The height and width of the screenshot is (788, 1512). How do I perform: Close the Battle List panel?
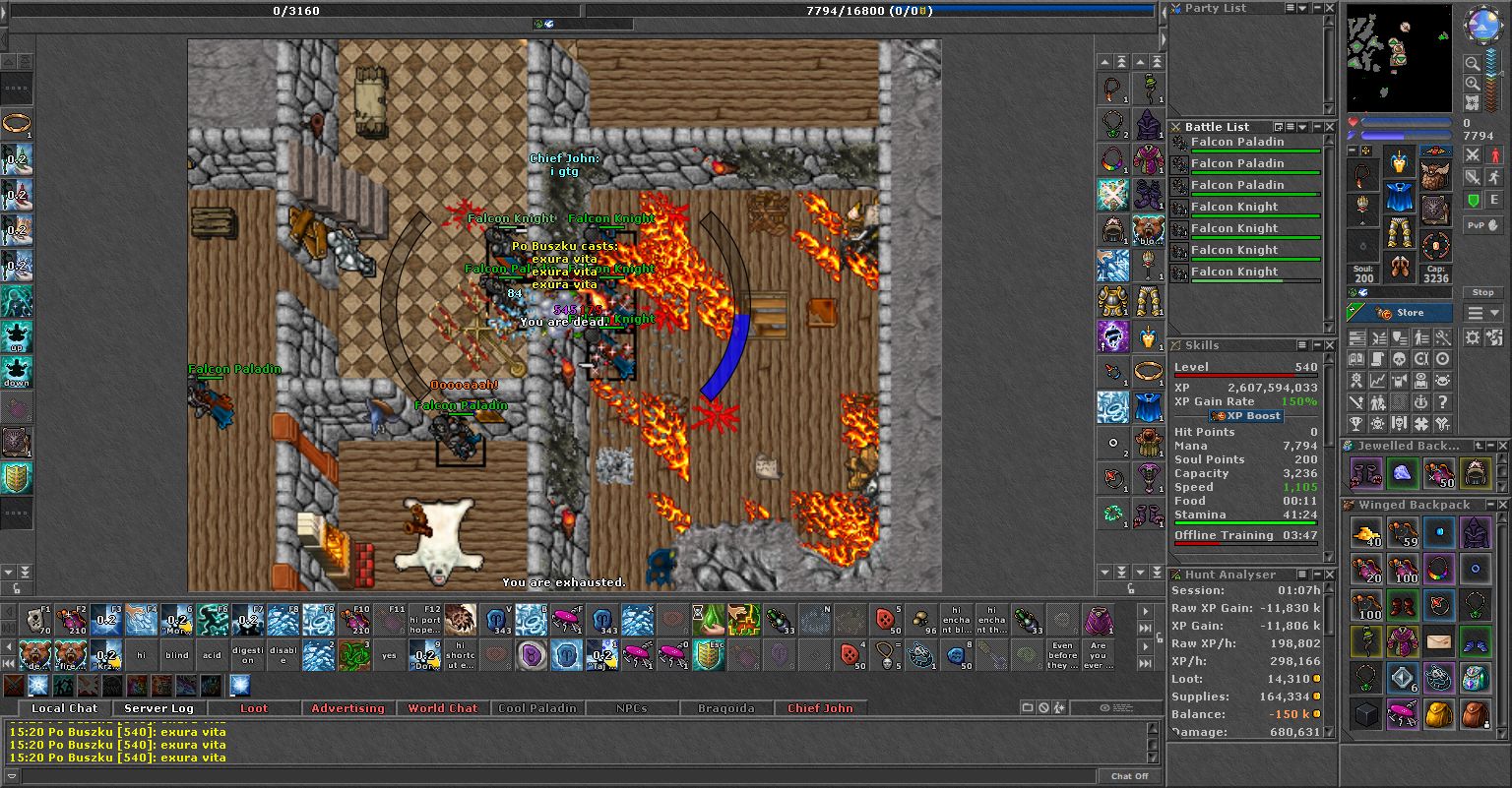tap(1330, 127)
